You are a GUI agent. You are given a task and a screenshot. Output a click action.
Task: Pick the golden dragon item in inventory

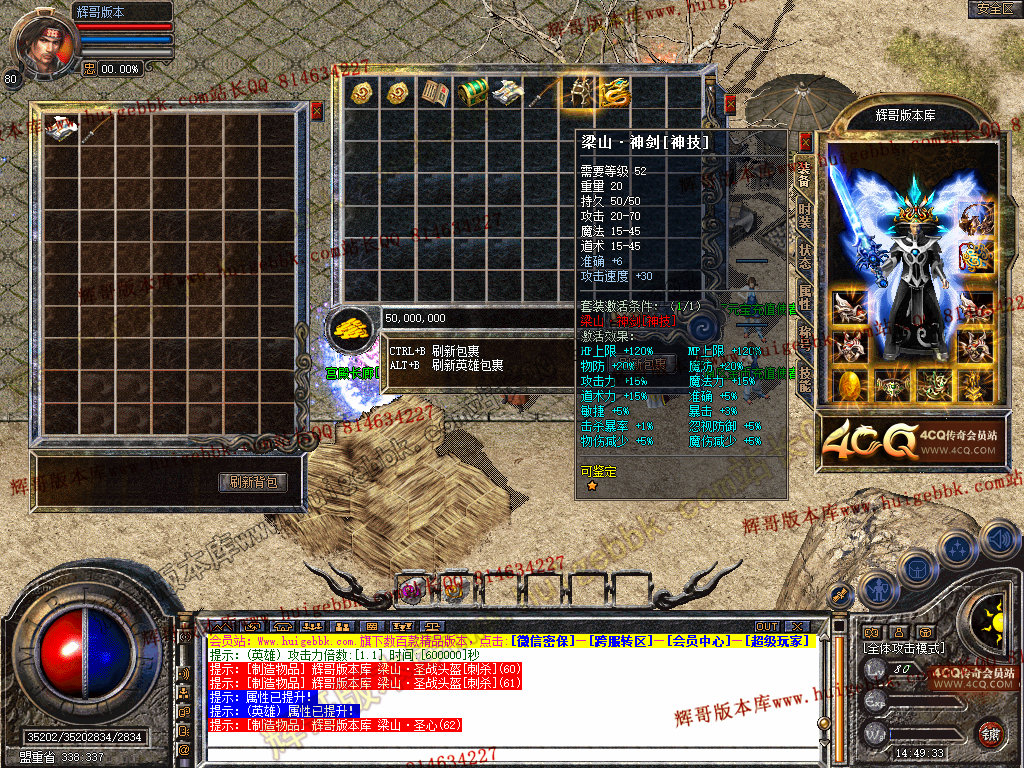tap(613, 93)
